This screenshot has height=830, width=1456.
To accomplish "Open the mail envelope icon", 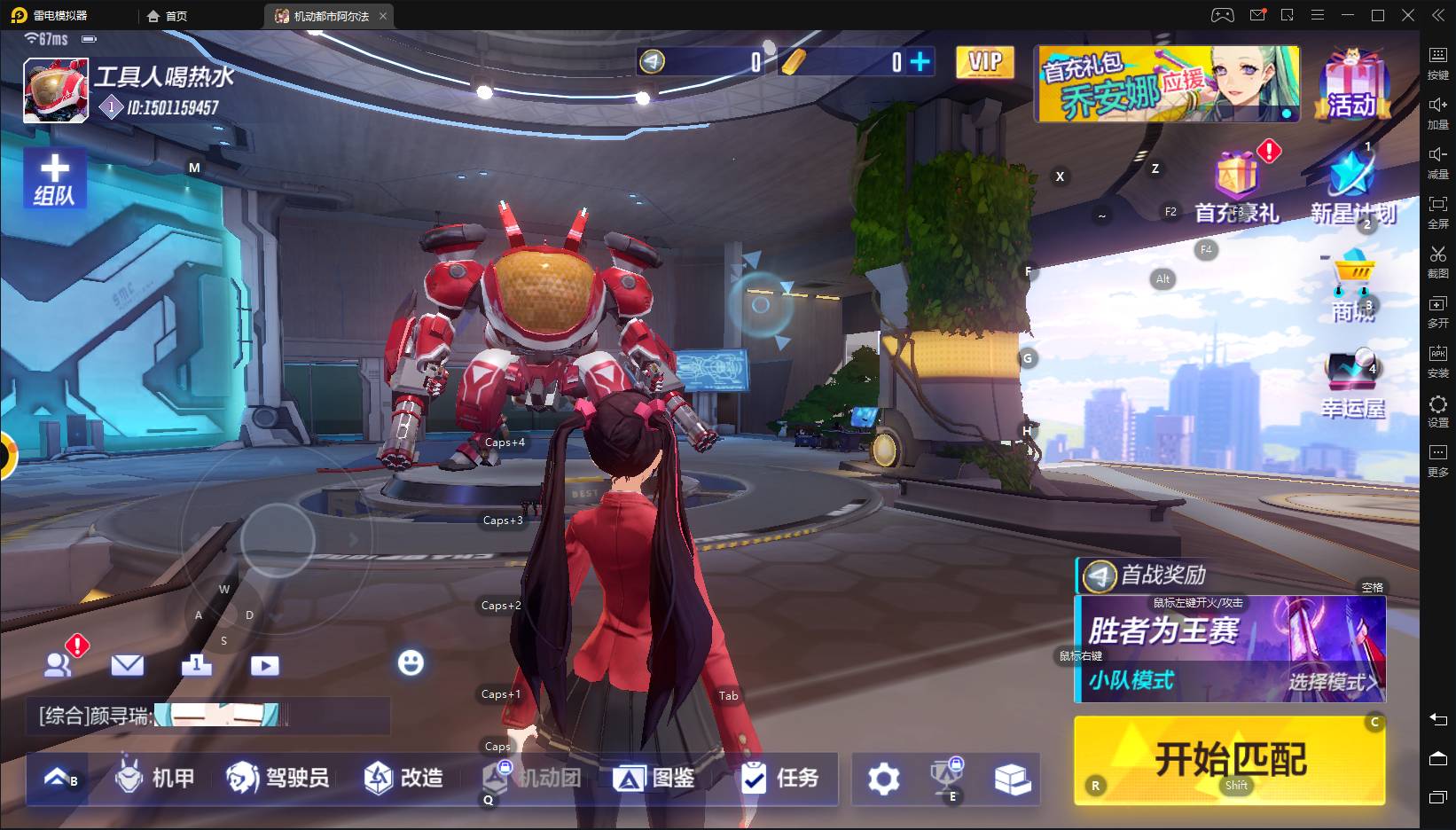I will click(127, 665).
